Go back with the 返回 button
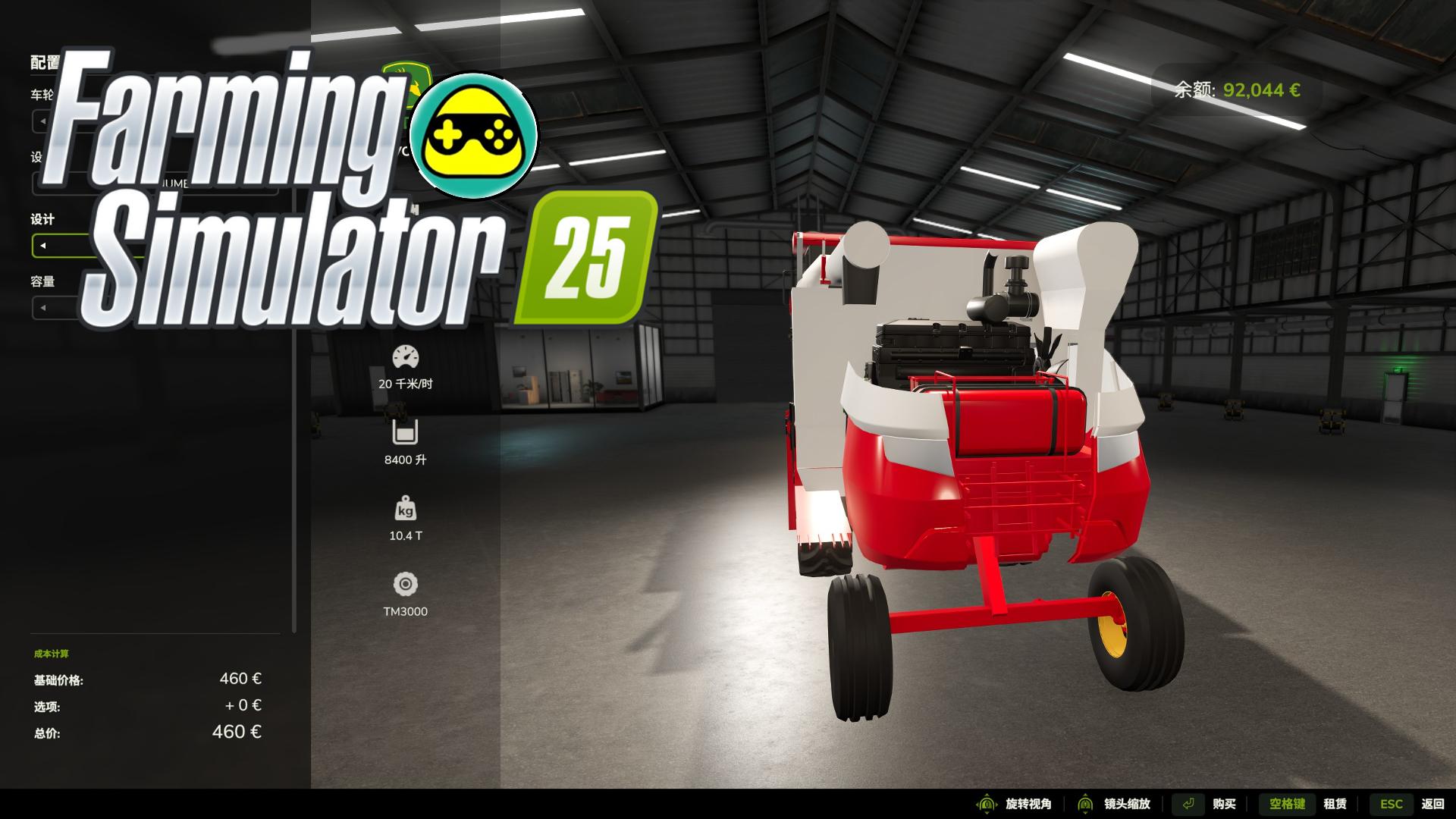The image size is (1456, 819). 1432,804
